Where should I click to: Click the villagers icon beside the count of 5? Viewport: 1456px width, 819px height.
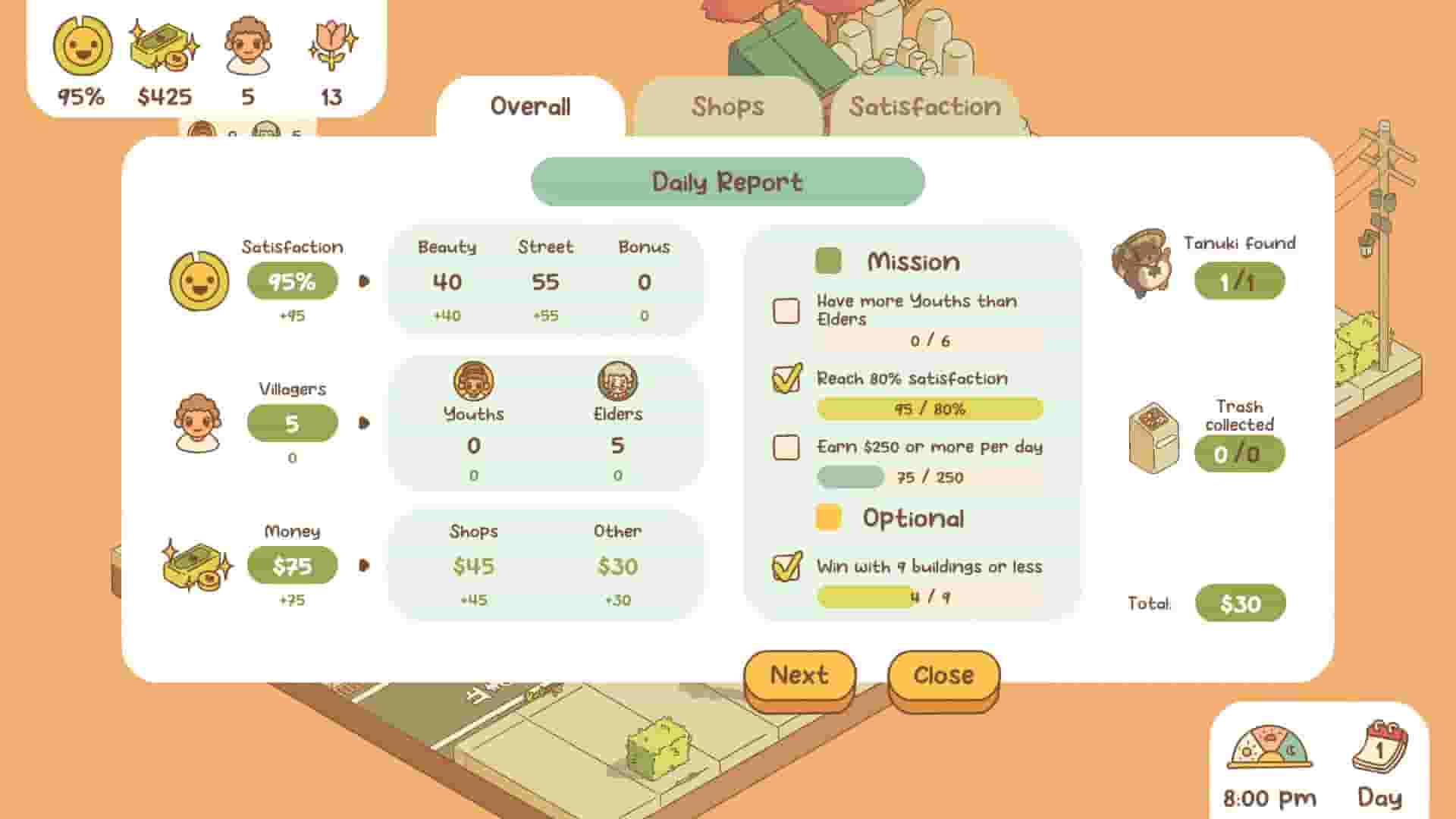pos(199,422)
